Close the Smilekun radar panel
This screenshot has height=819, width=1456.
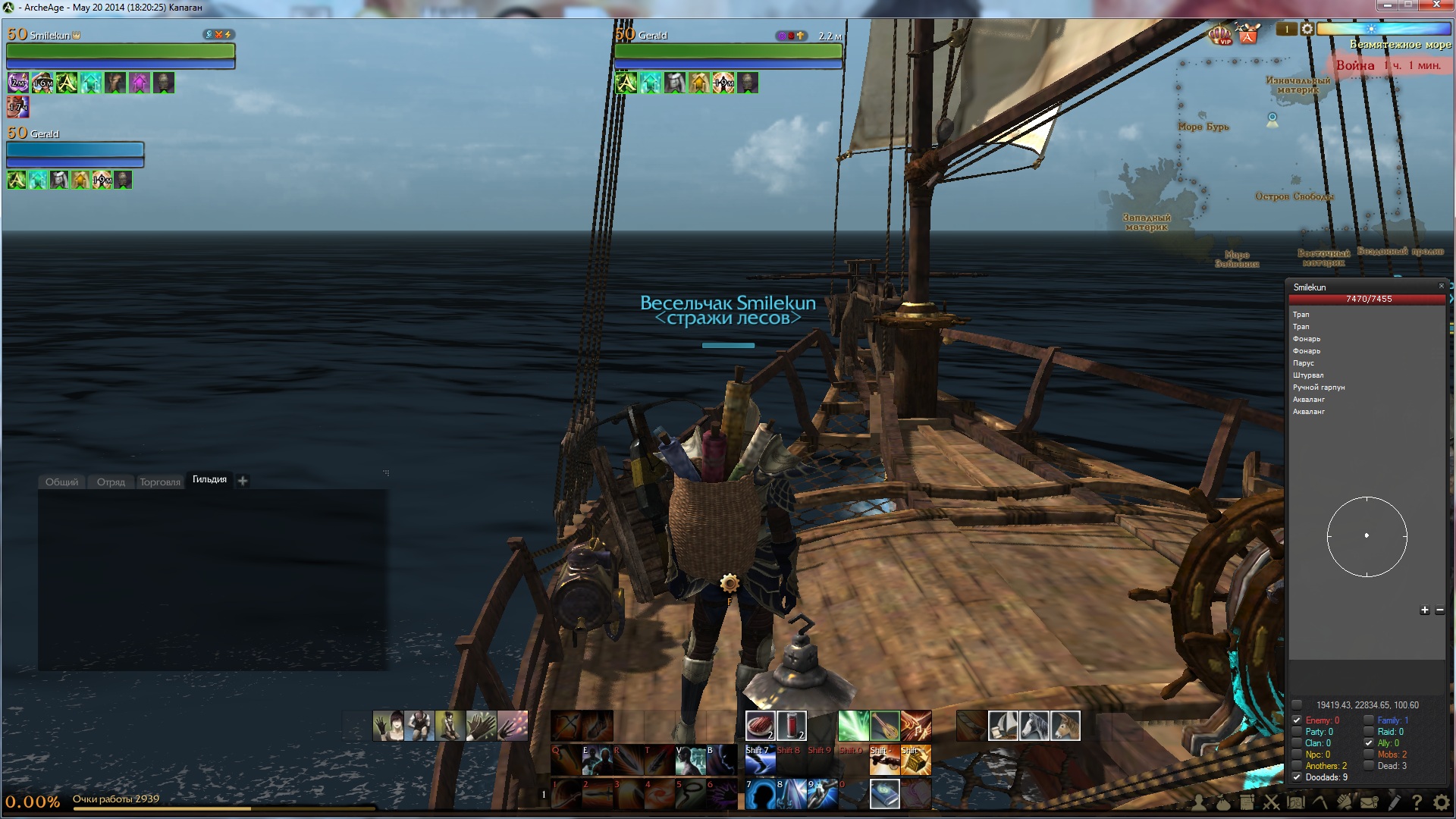coord(1442,286)
